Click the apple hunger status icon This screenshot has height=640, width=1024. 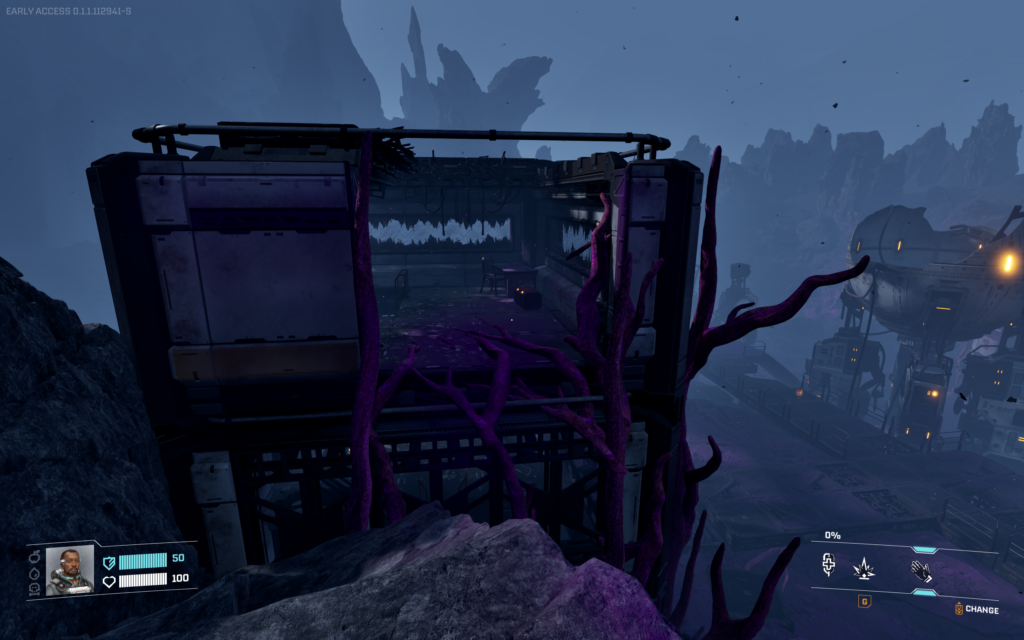[x=36, y=556]
